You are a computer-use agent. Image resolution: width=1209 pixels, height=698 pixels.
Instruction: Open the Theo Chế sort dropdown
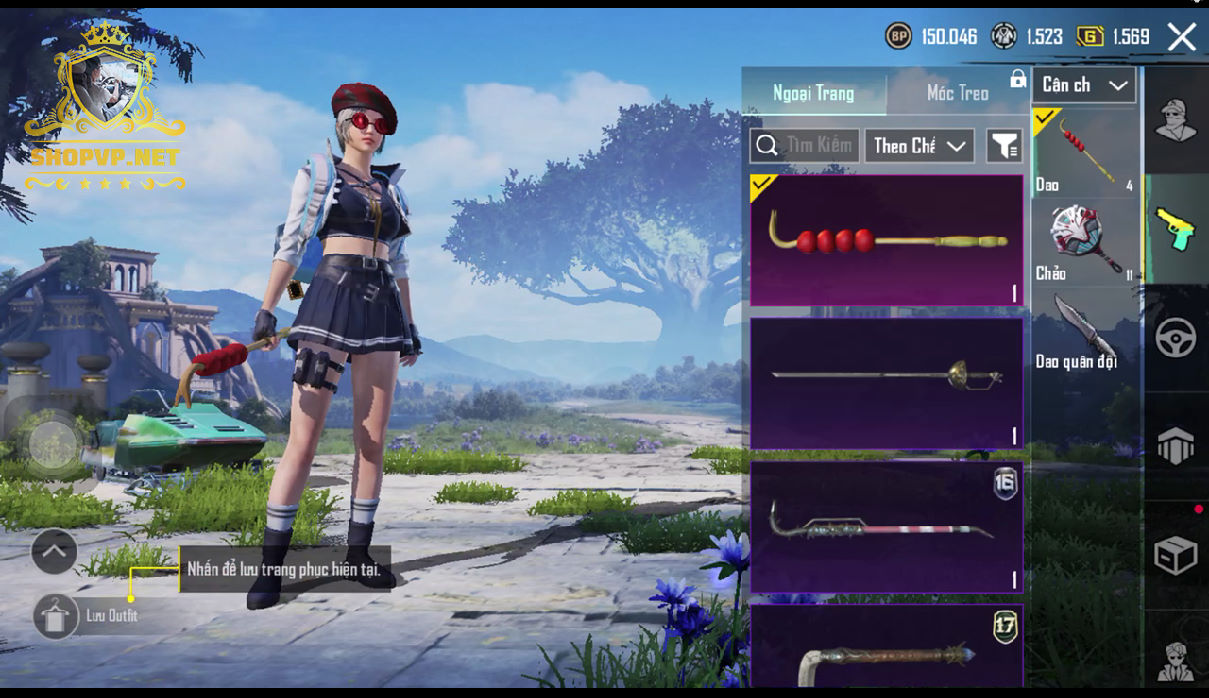point(919,146)
